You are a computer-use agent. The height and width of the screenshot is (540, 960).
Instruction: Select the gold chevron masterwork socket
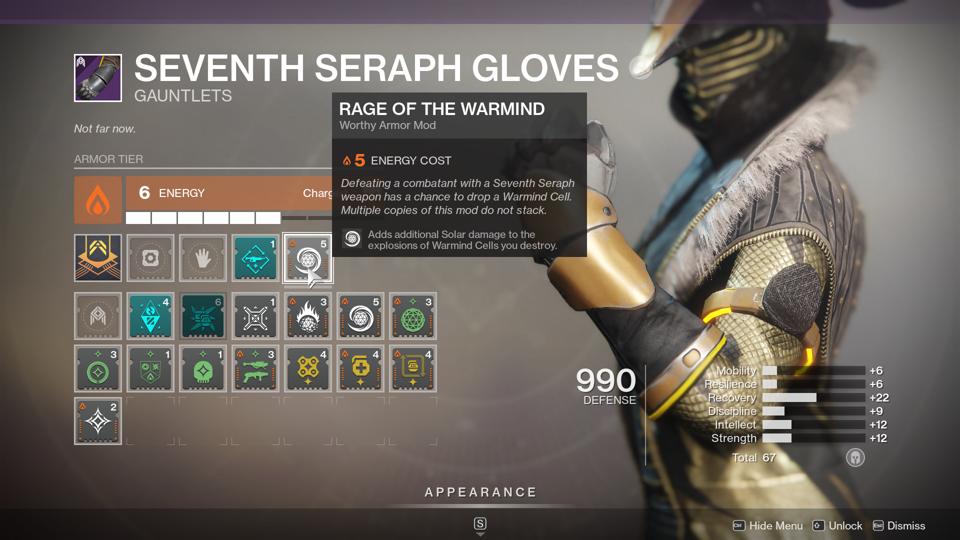(x=98, y=258)
